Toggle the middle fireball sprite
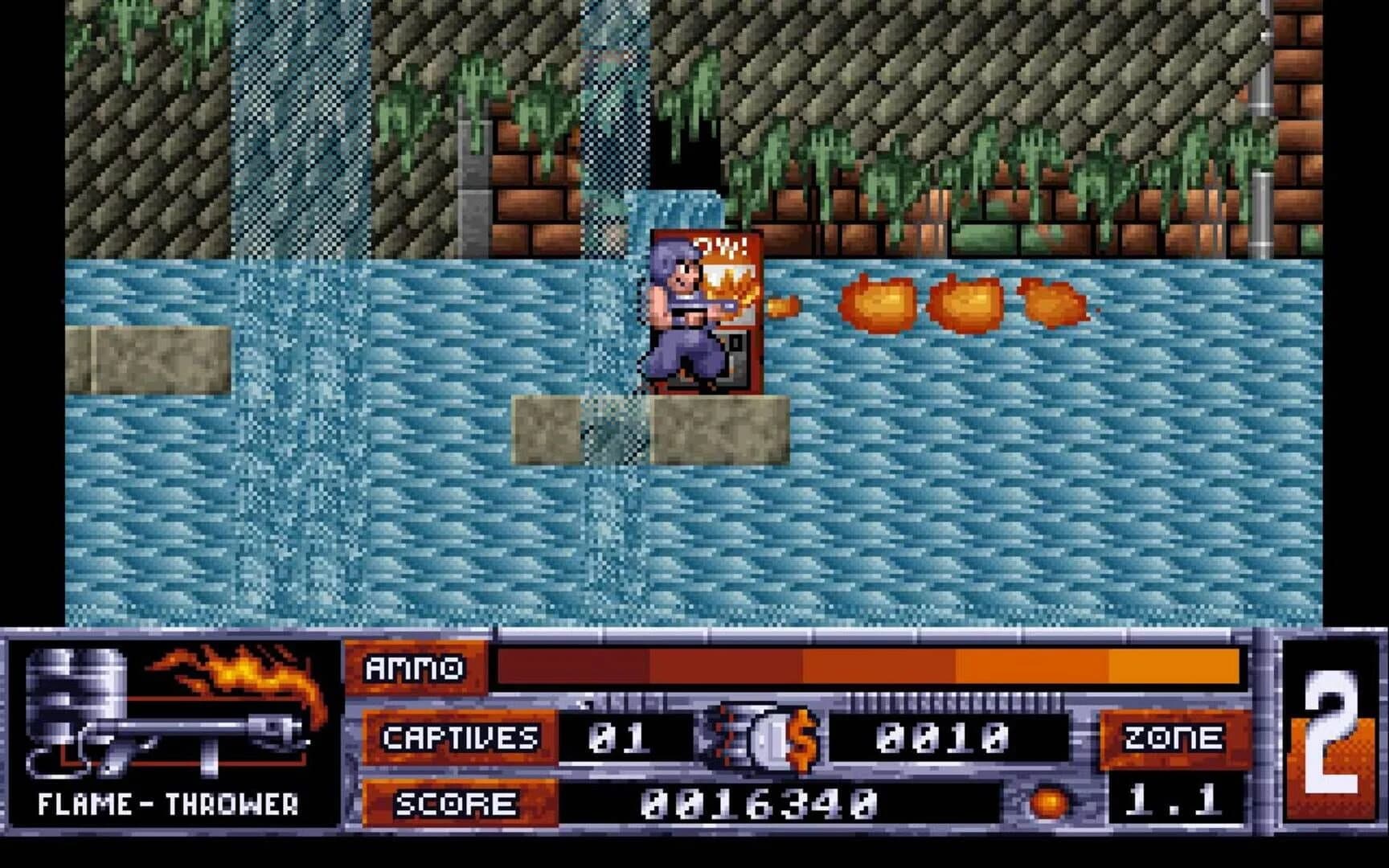 click(965, 305)
